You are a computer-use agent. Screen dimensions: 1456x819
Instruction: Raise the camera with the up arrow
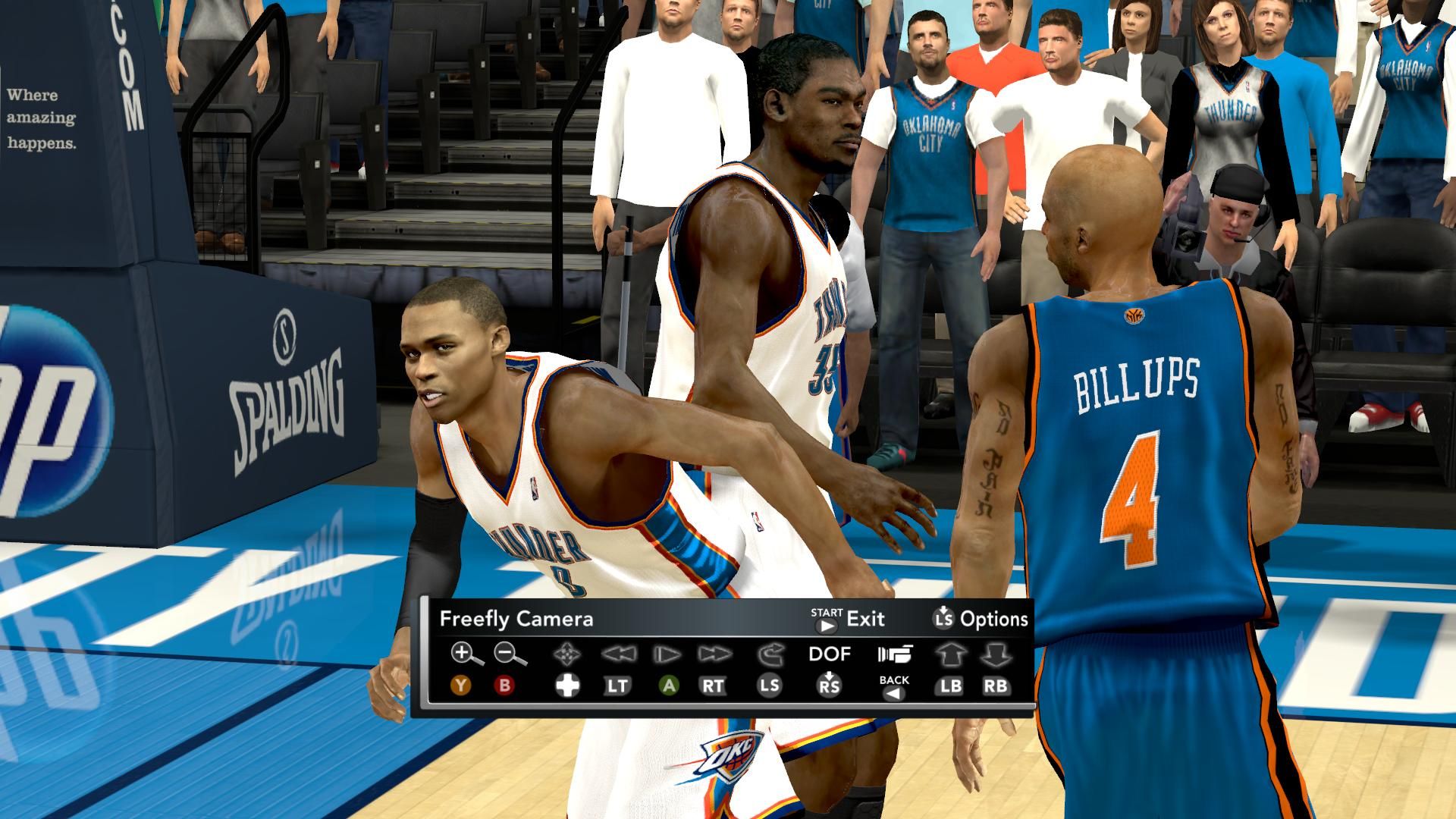pos(950,654)
